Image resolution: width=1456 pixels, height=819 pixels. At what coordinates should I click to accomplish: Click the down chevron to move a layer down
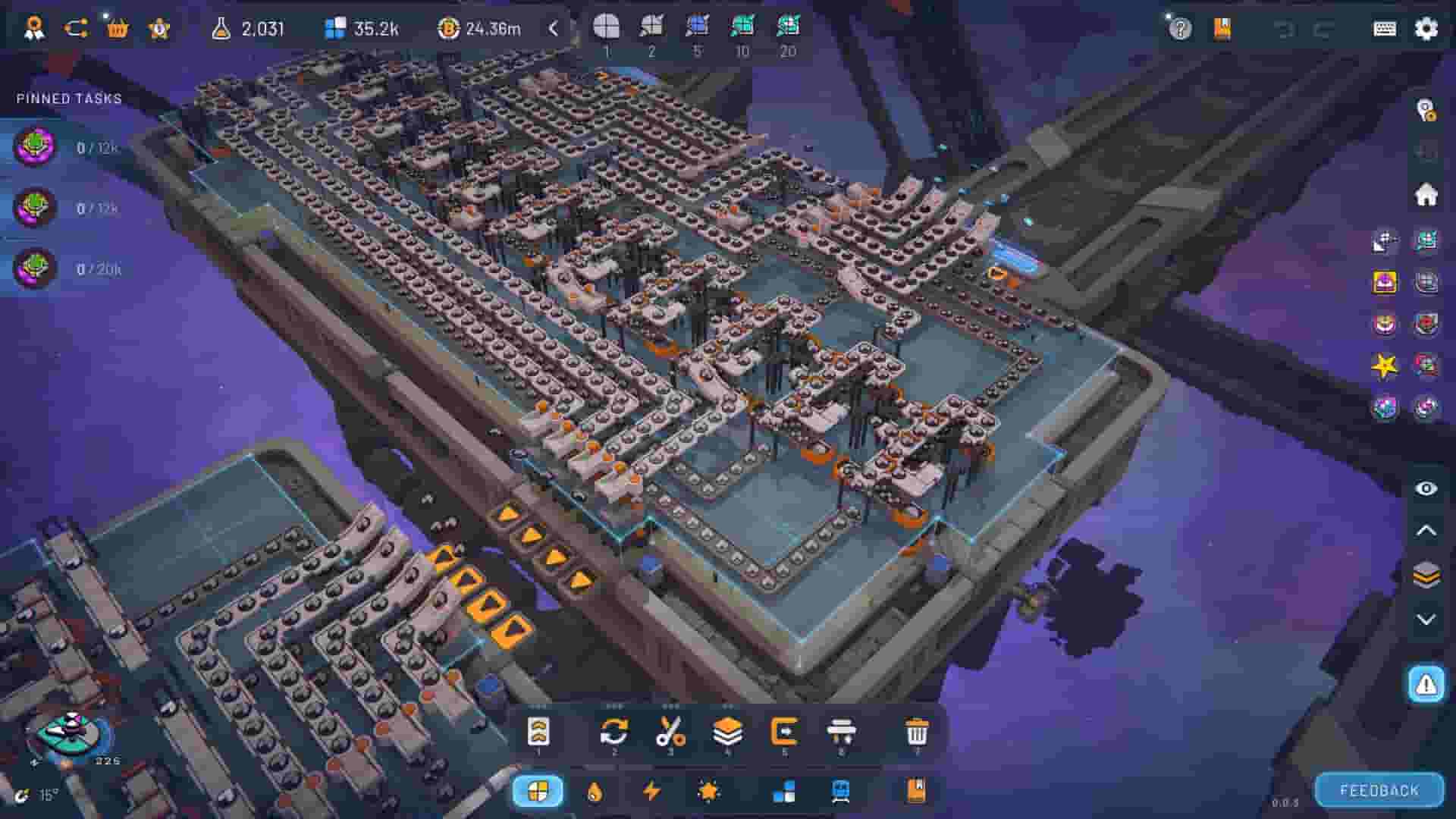pyautogui.click(x=1424, y=618)
